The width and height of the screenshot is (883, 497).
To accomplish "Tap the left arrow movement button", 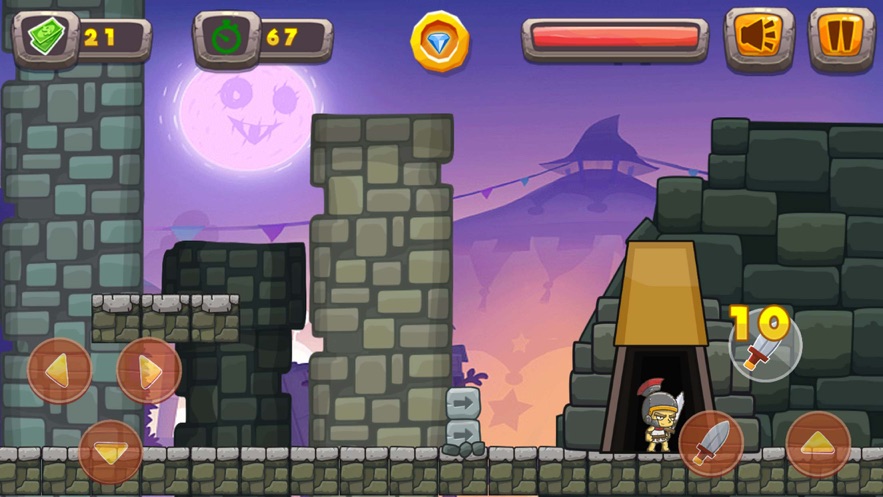I will tap(60, 371).
